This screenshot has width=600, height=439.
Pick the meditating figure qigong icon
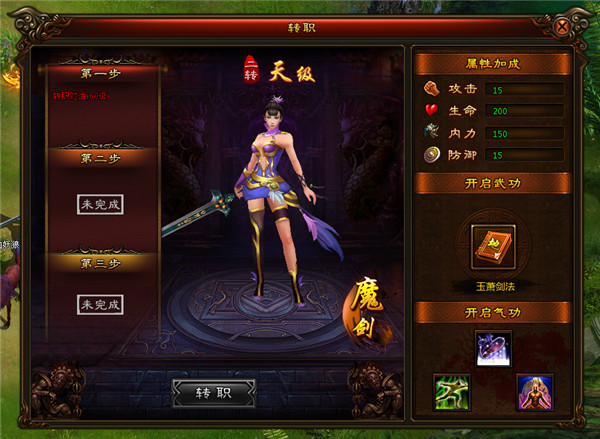click(x=534, y=391)
